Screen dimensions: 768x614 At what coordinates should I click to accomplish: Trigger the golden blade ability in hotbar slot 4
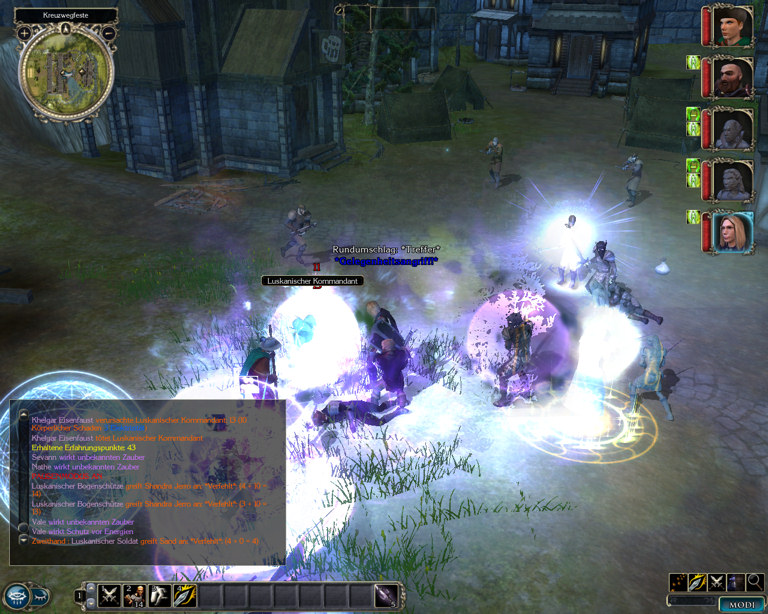point(184,597)
